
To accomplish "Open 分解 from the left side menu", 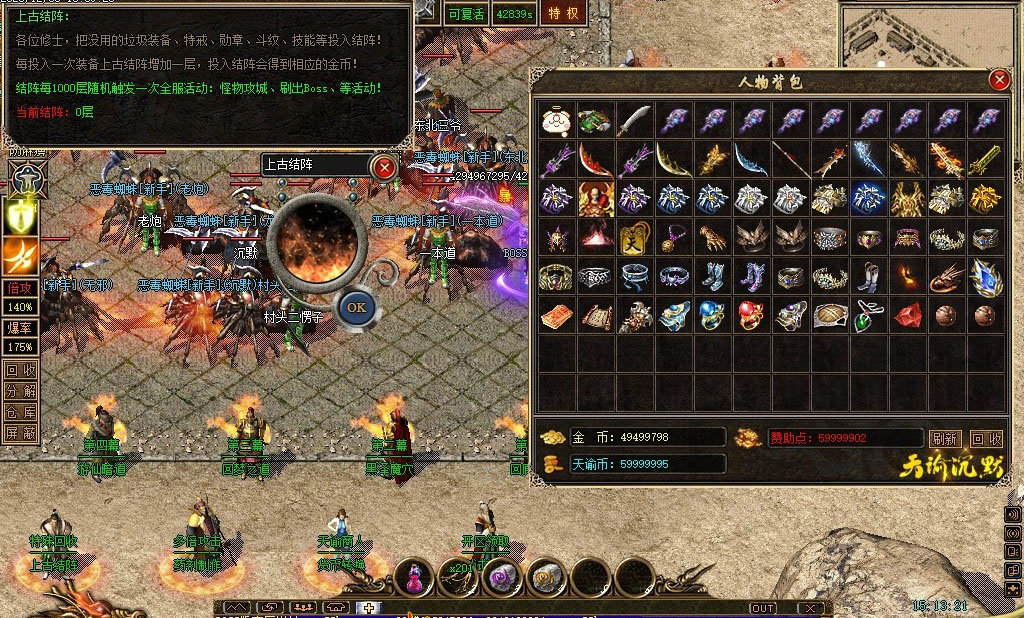I will (x=20, y=391).
